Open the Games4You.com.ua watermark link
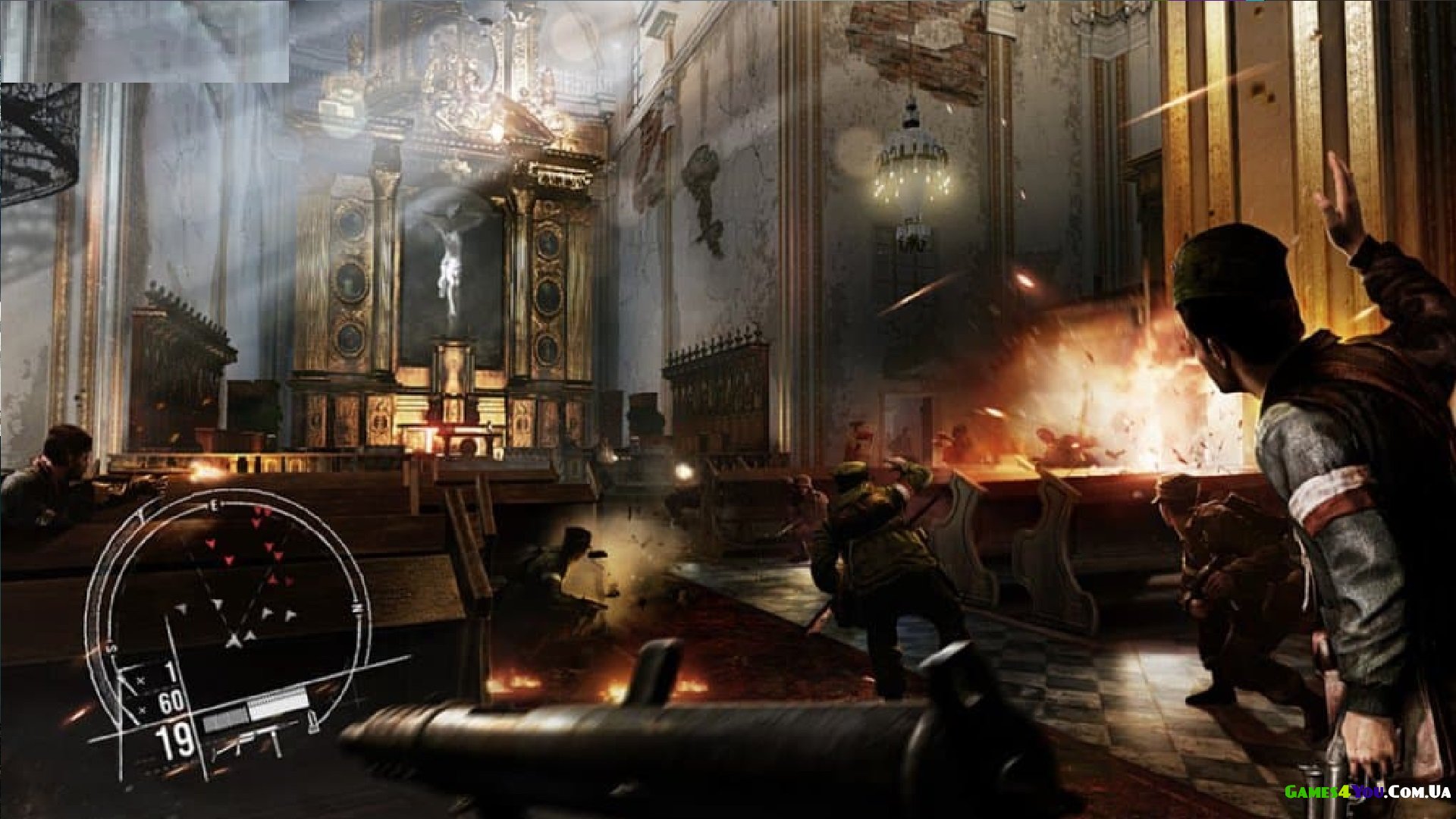The image size is (1456, 819). [1367, 792]
